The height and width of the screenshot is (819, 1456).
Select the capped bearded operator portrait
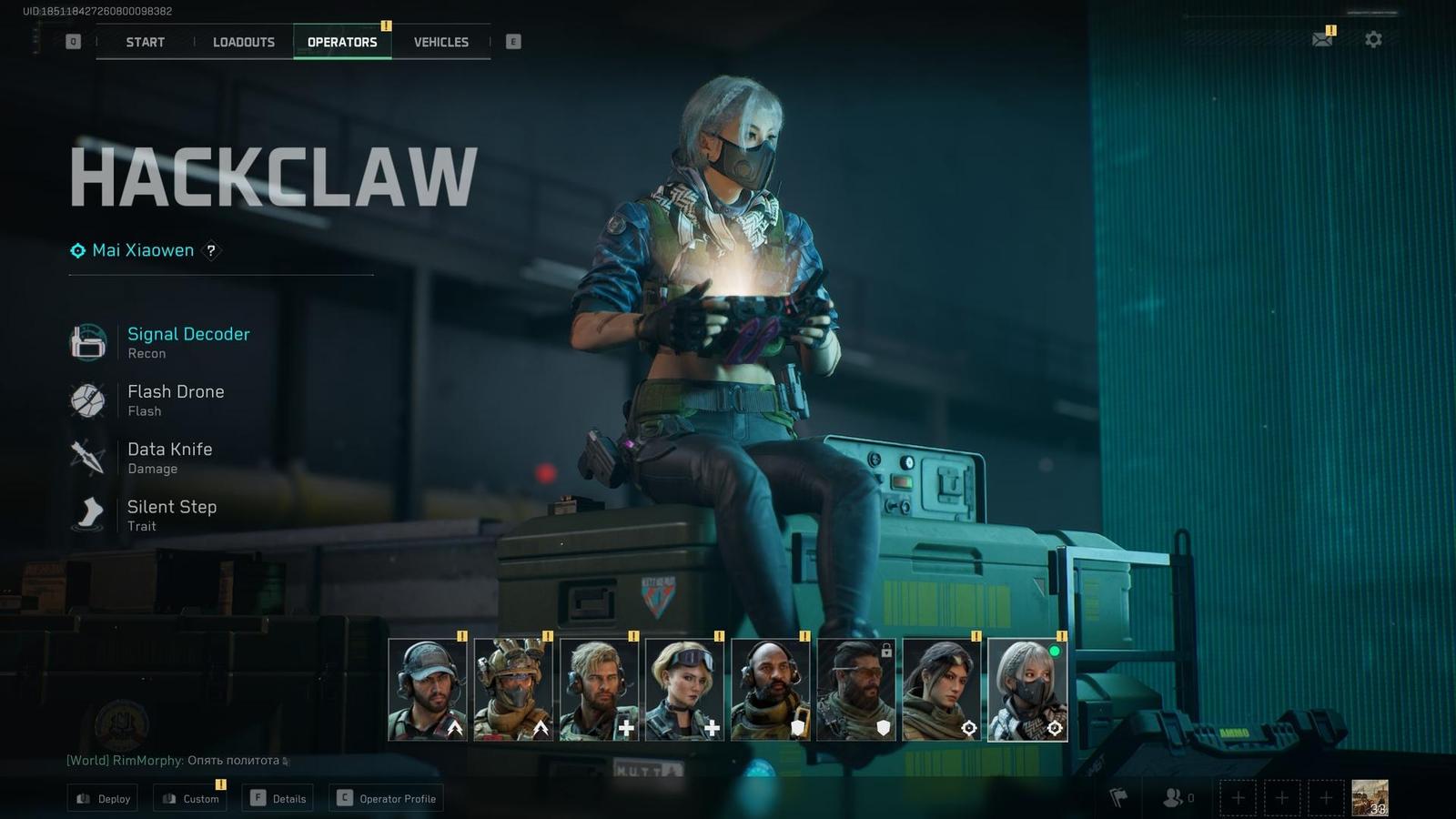428,689
